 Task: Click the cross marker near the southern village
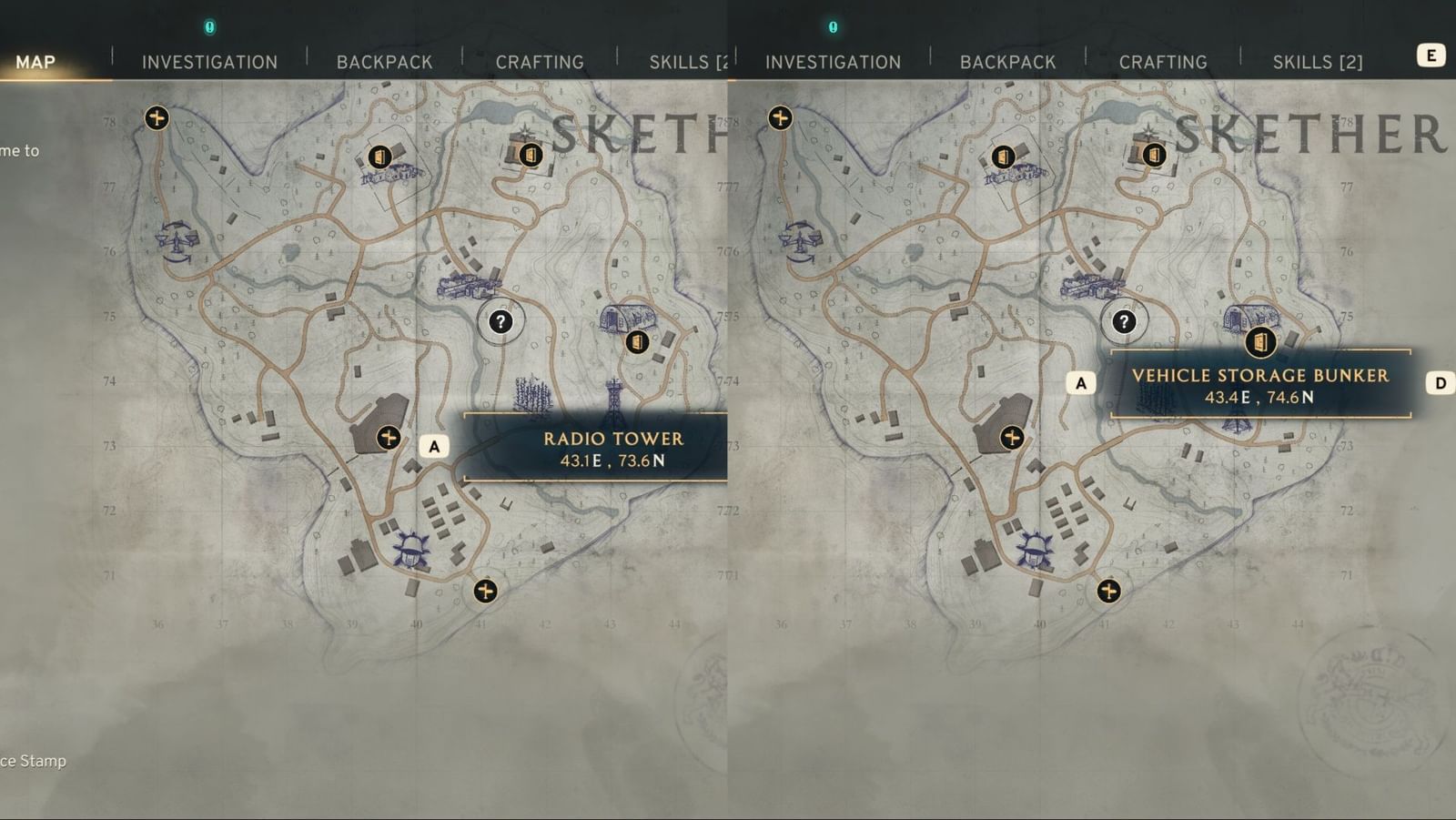pos(485,591)
